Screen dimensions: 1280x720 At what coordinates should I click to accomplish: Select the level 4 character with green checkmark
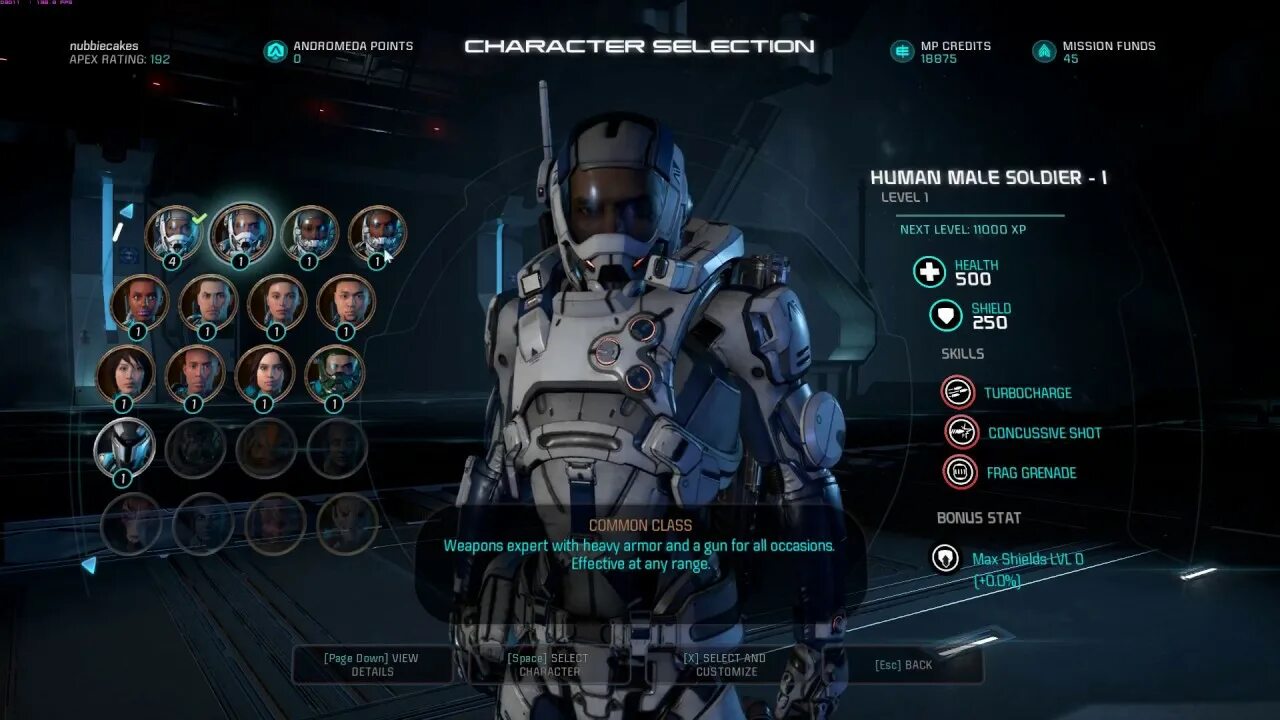click(x=173, y=233)
